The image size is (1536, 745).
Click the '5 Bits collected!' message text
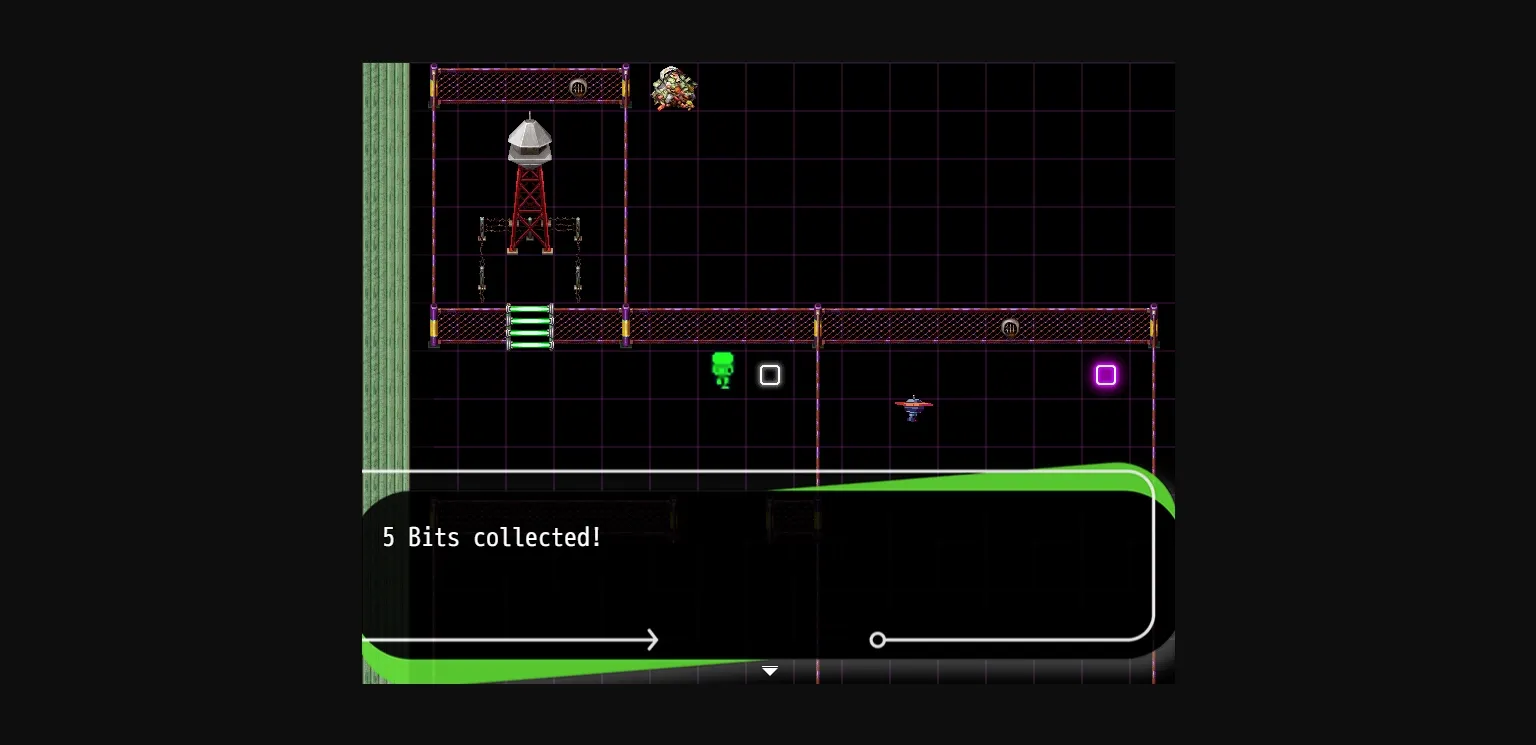tap(491, 537)
